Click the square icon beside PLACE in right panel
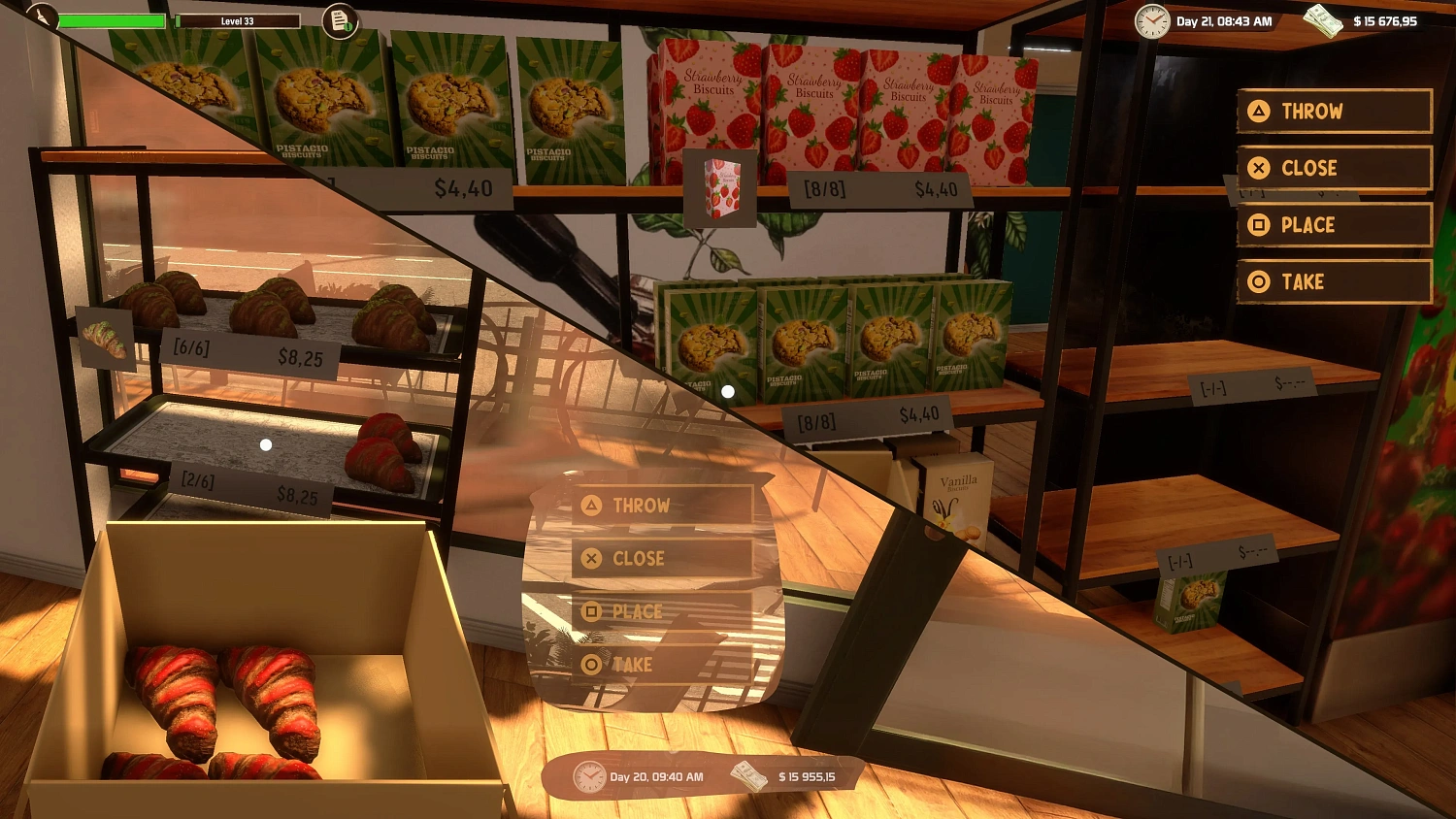Image resolution: width=1456 pixels, height=819 pixels. [1260, 224]
